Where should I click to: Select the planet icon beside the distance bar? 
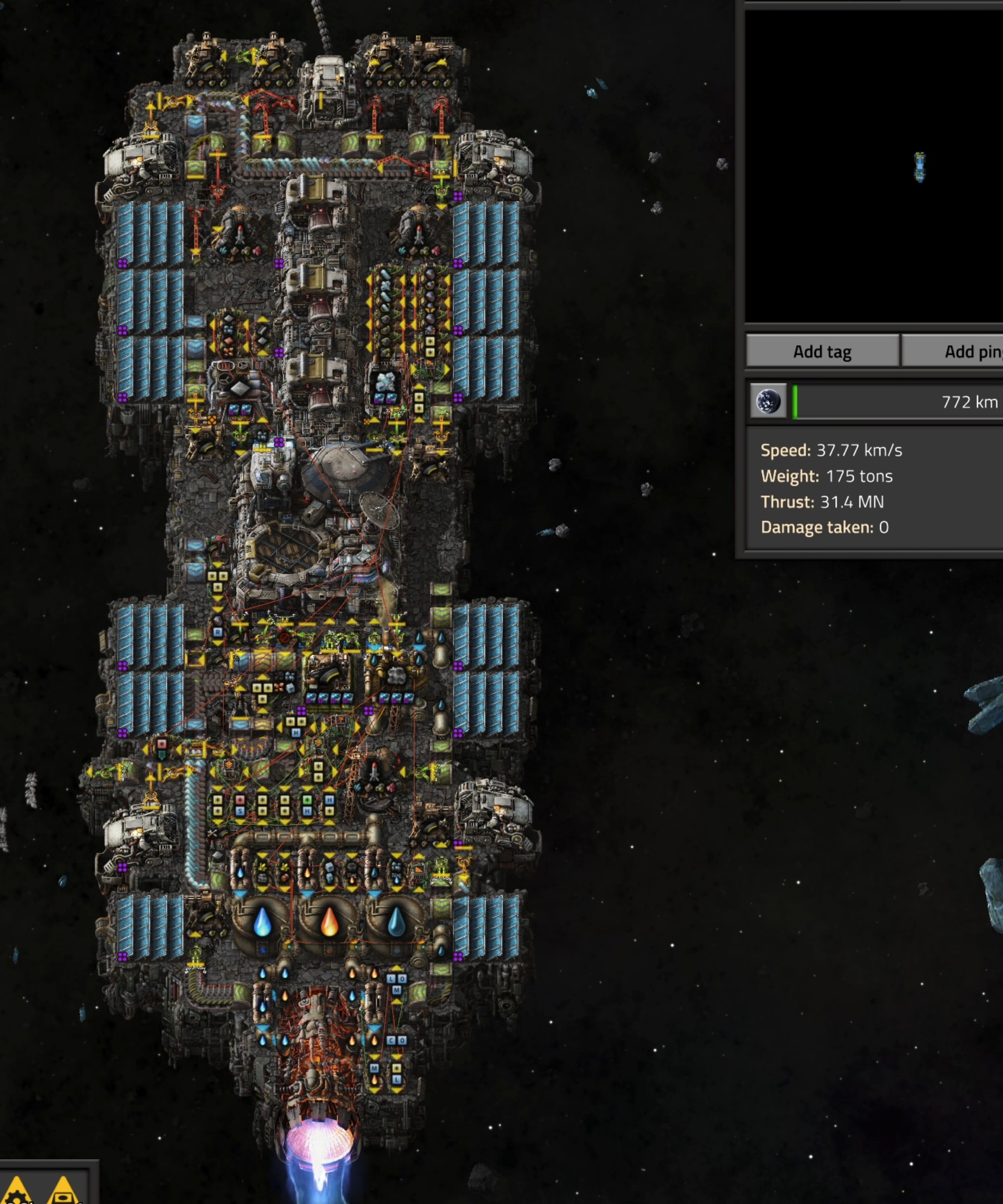[x=768, y=401]
